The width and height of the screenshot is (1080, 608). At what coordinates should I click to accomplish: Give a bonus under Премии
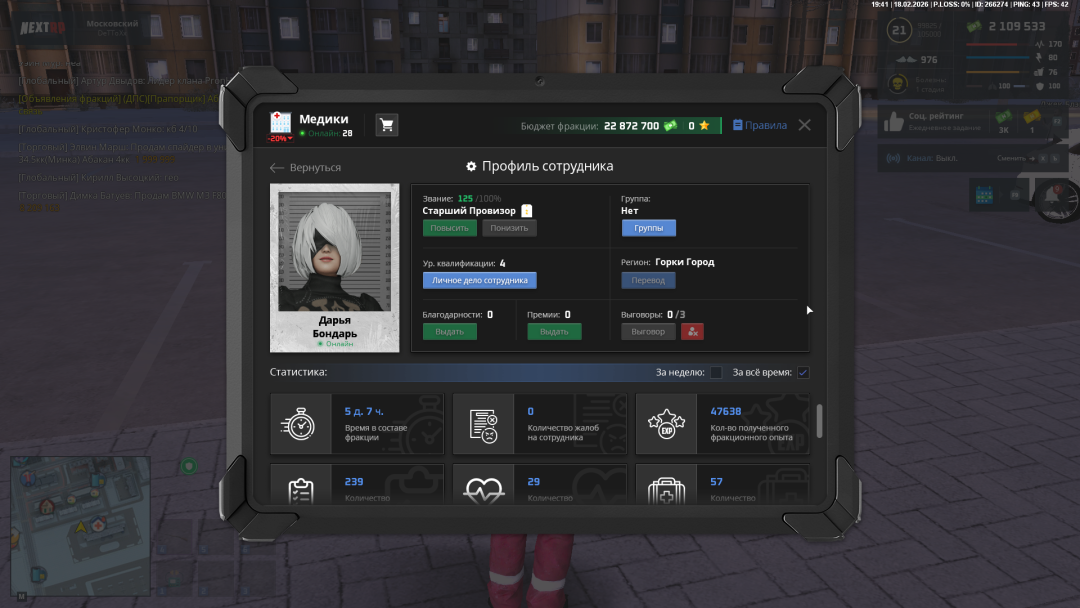554,331
